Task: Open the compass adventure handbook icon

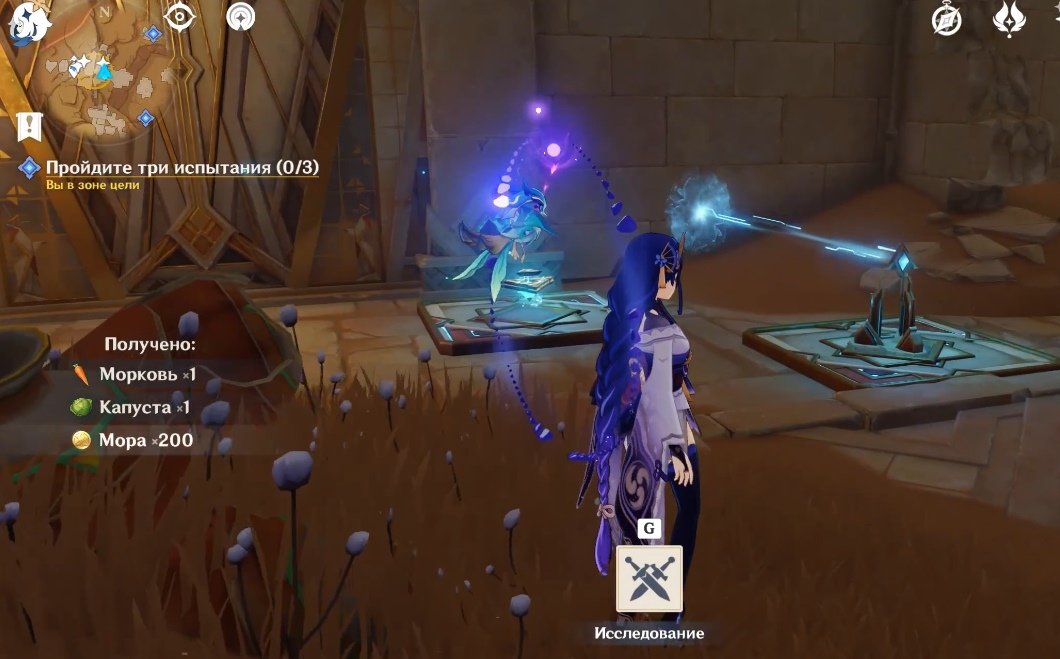Action: (946, 19)
